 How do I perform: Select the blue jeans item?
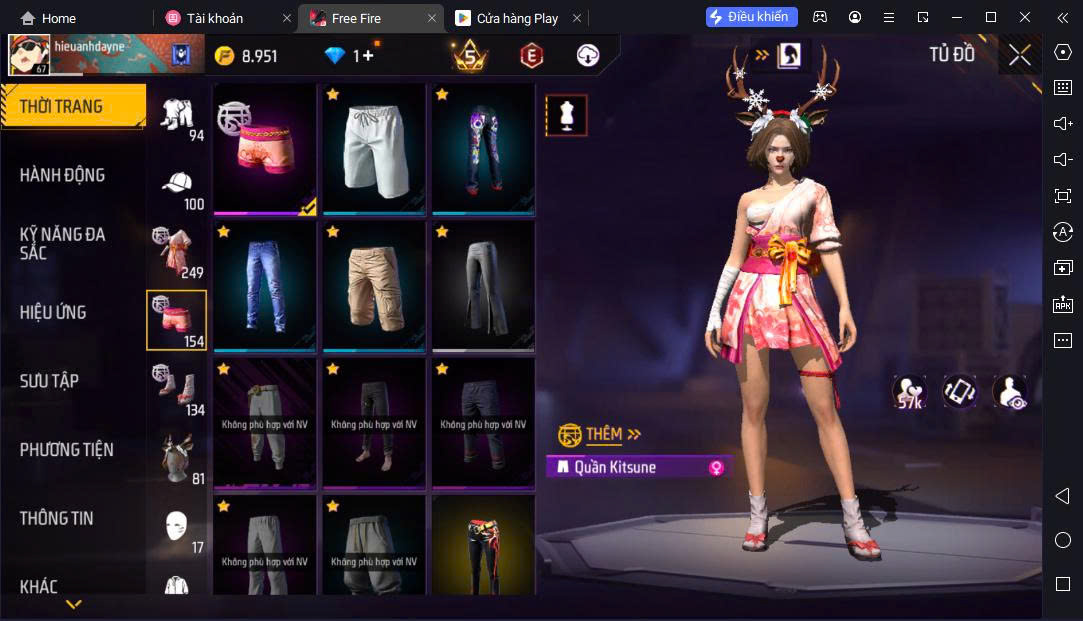(264, 285)
